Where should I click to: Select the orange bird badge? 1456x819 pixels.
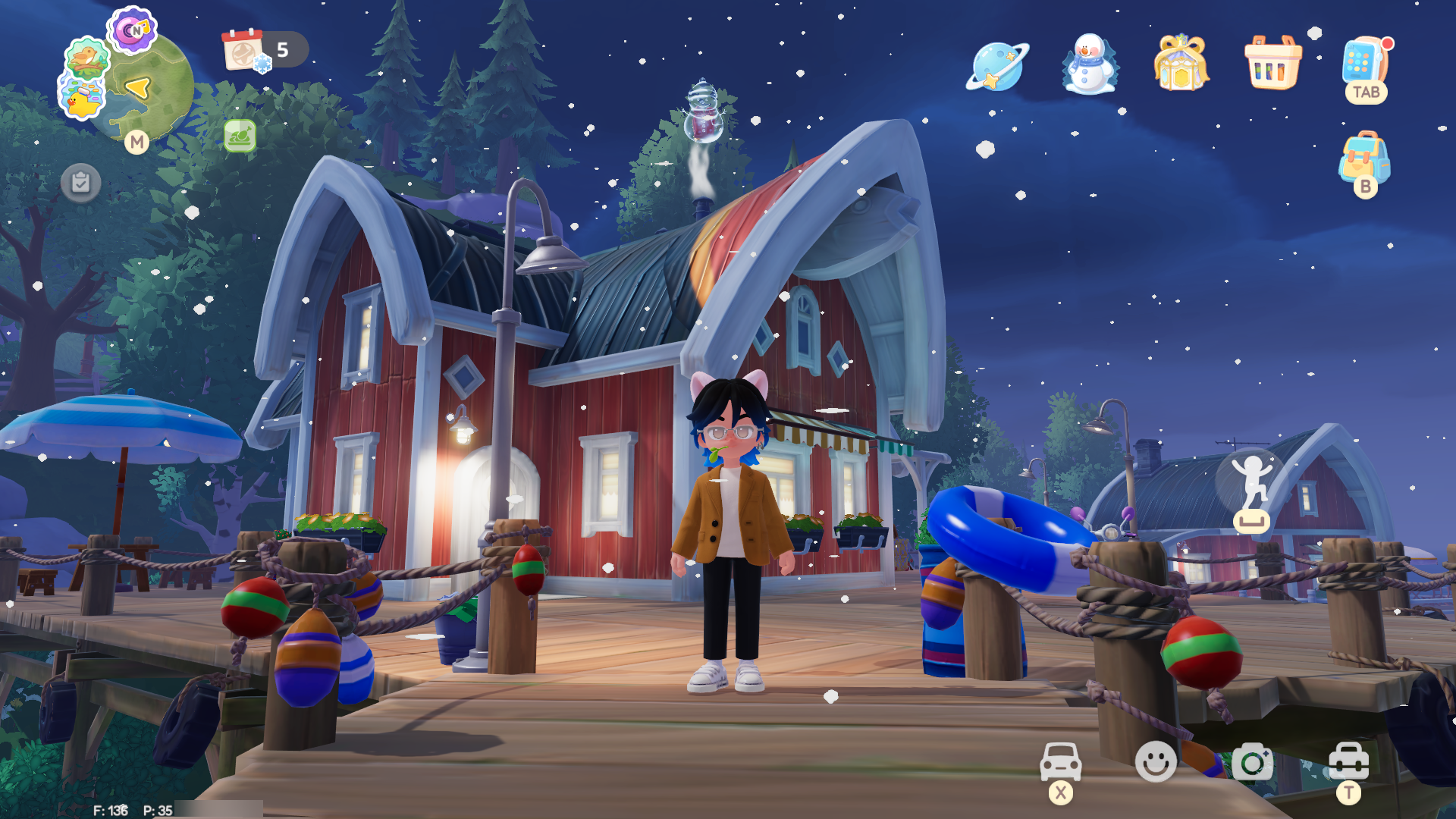86,58
